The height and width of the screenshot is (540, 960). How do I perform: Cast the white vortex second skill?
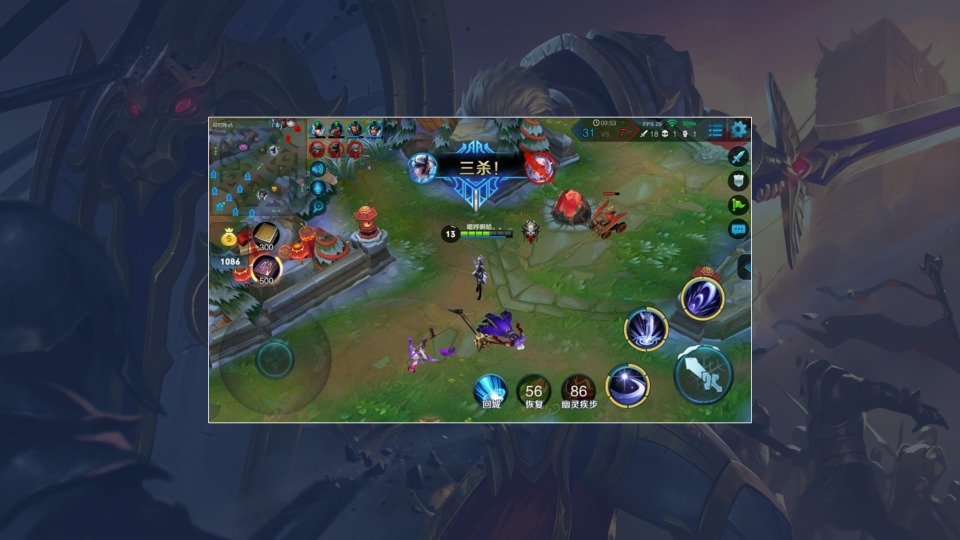pos(646,329)
